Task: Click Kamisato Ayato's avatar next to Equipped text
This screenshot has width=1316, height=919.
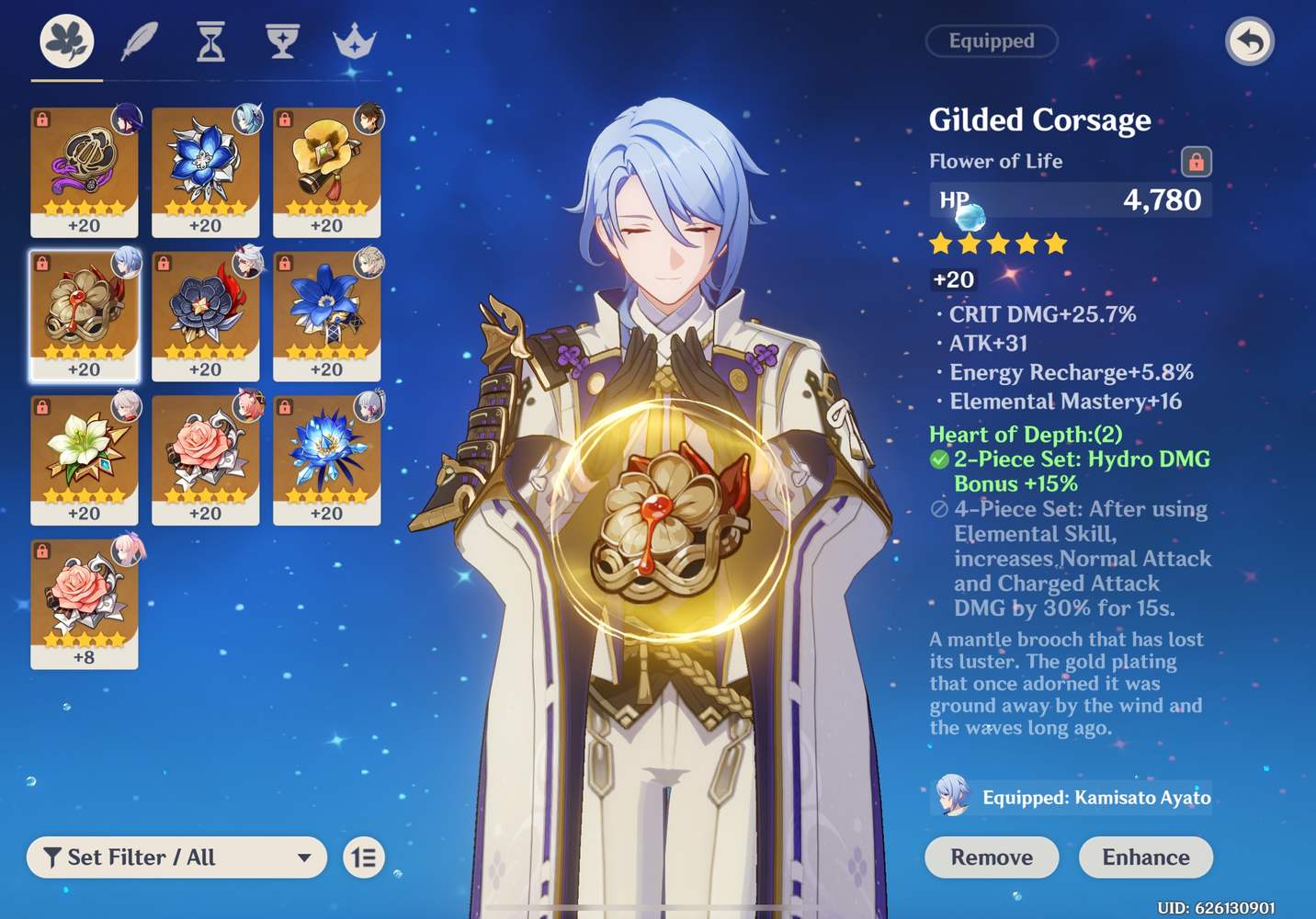Action: pyautogui.click(x=952, y=798)
